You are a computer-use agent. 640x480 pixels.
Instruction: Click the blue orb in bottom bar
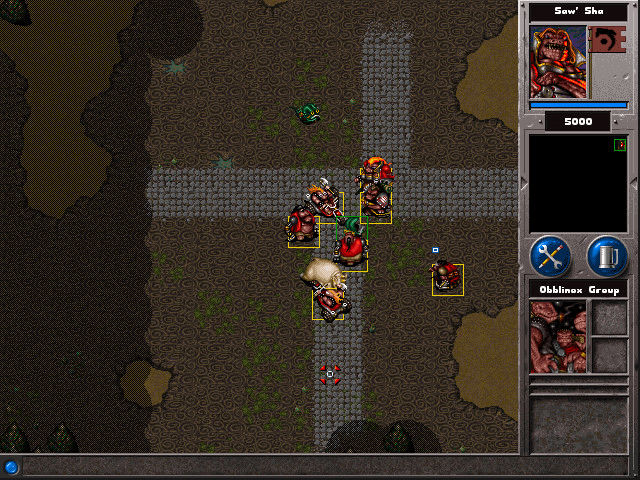pyautogui.click(x=11, y=467)
